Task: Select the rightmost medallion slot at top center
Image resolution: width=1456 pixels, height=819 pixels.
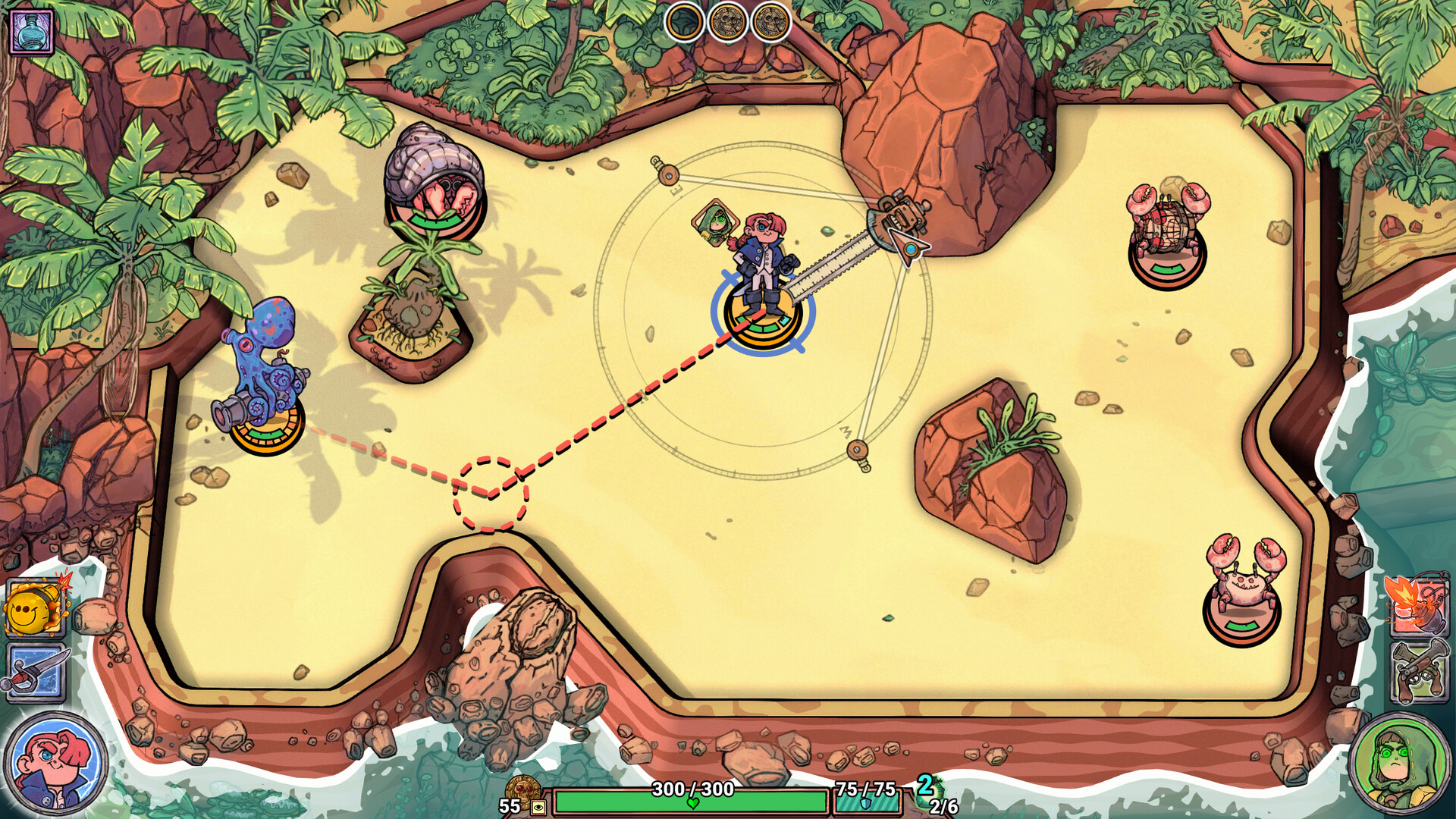Action: coord(772,19)
